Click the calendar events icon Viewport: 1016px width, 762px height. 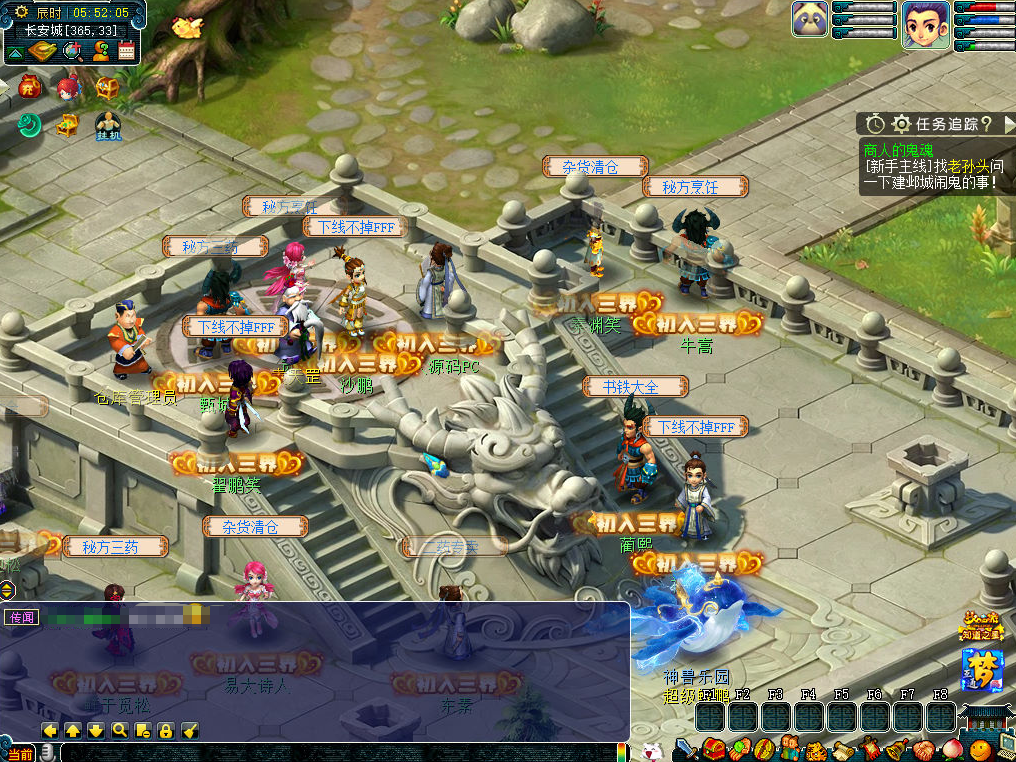[127, 51]
